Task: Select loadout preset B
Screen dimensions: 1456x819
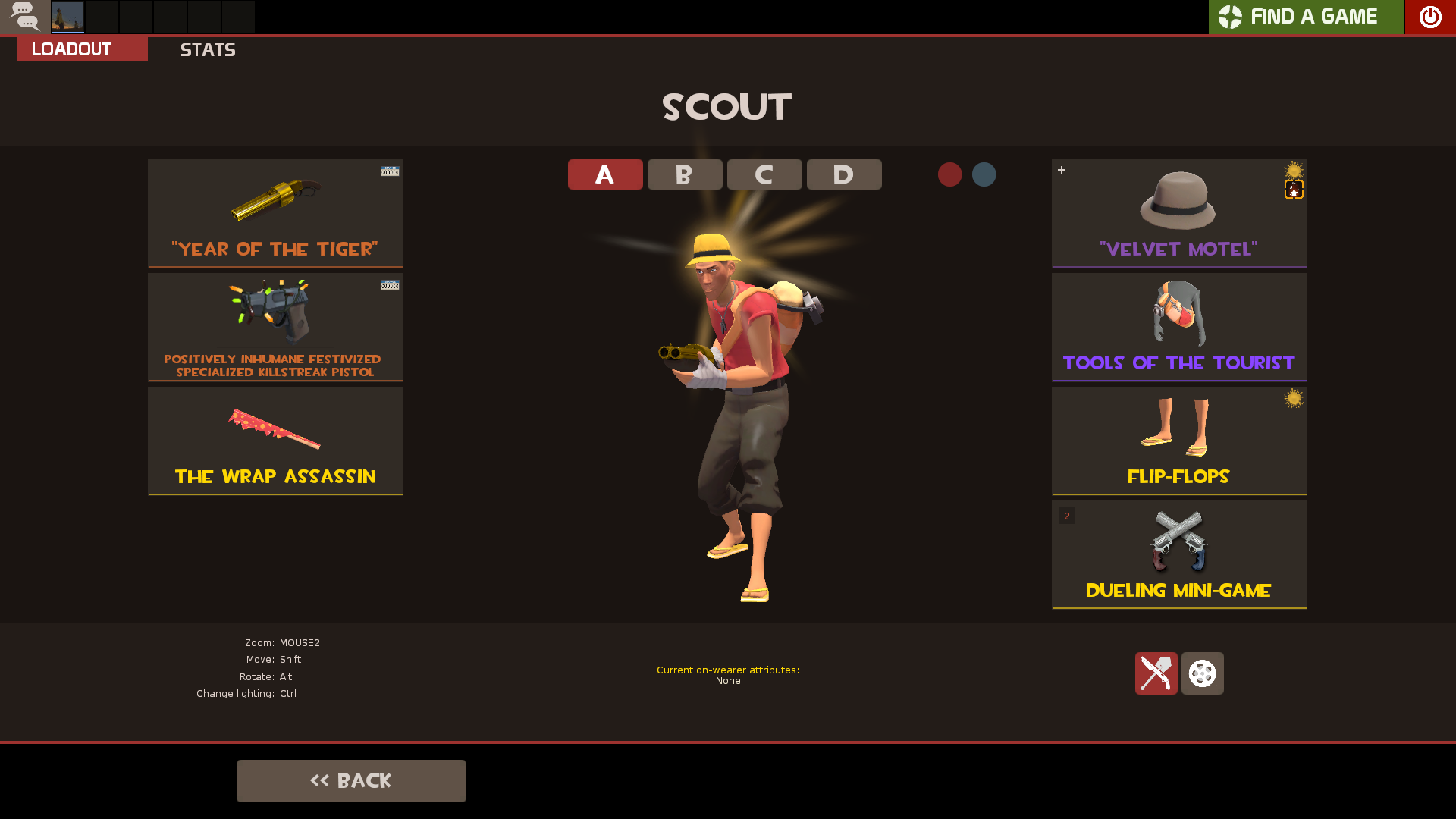Action: [684, 174]
